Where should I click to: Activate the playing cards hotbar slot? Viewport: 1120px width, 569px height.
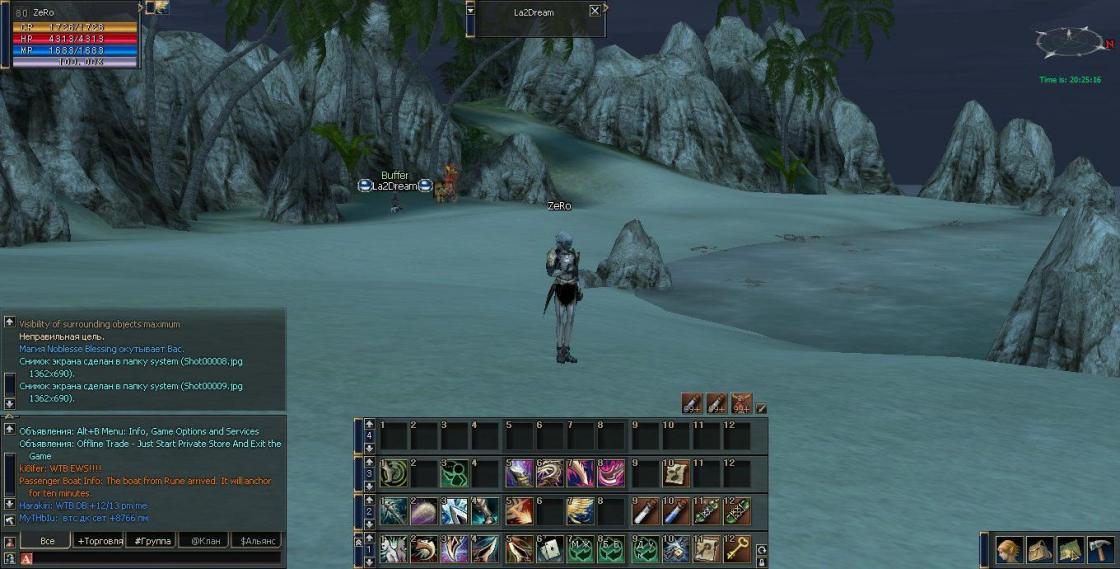point(550,548)
